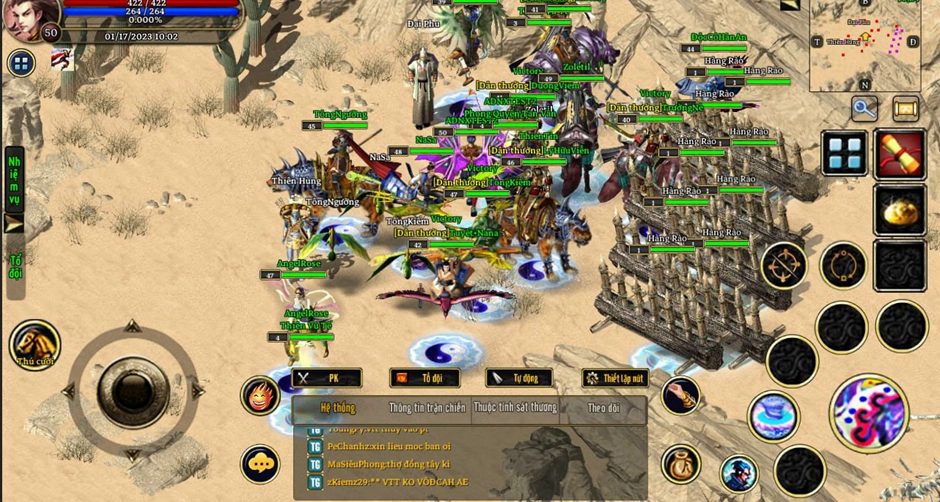Open the flaming smiley emoji button
Viewport: 940px width, 502px height.
[x=260, y=396]
